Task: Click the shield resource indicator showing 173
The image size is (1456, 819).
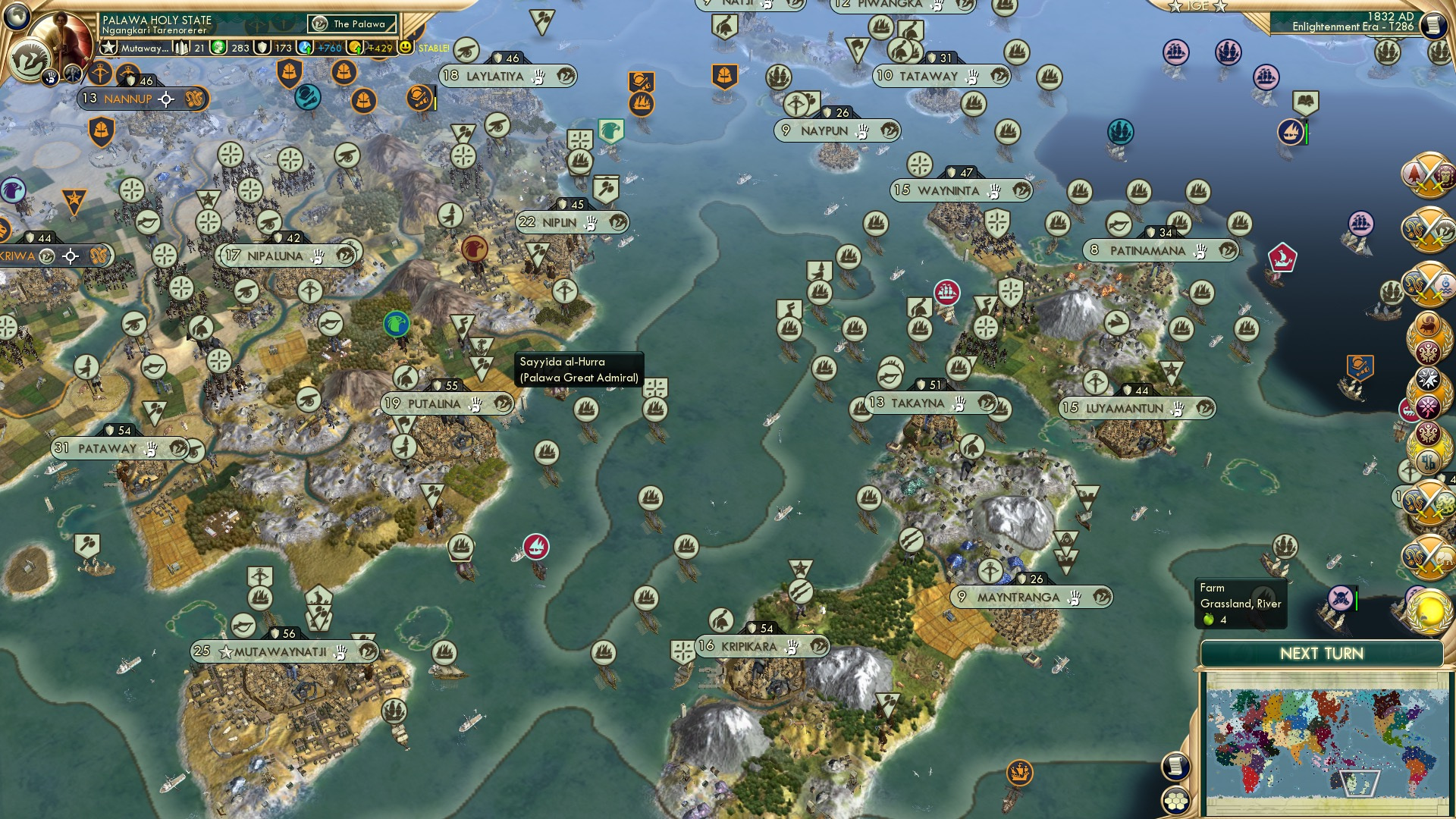Action: [x=271, y=46]
